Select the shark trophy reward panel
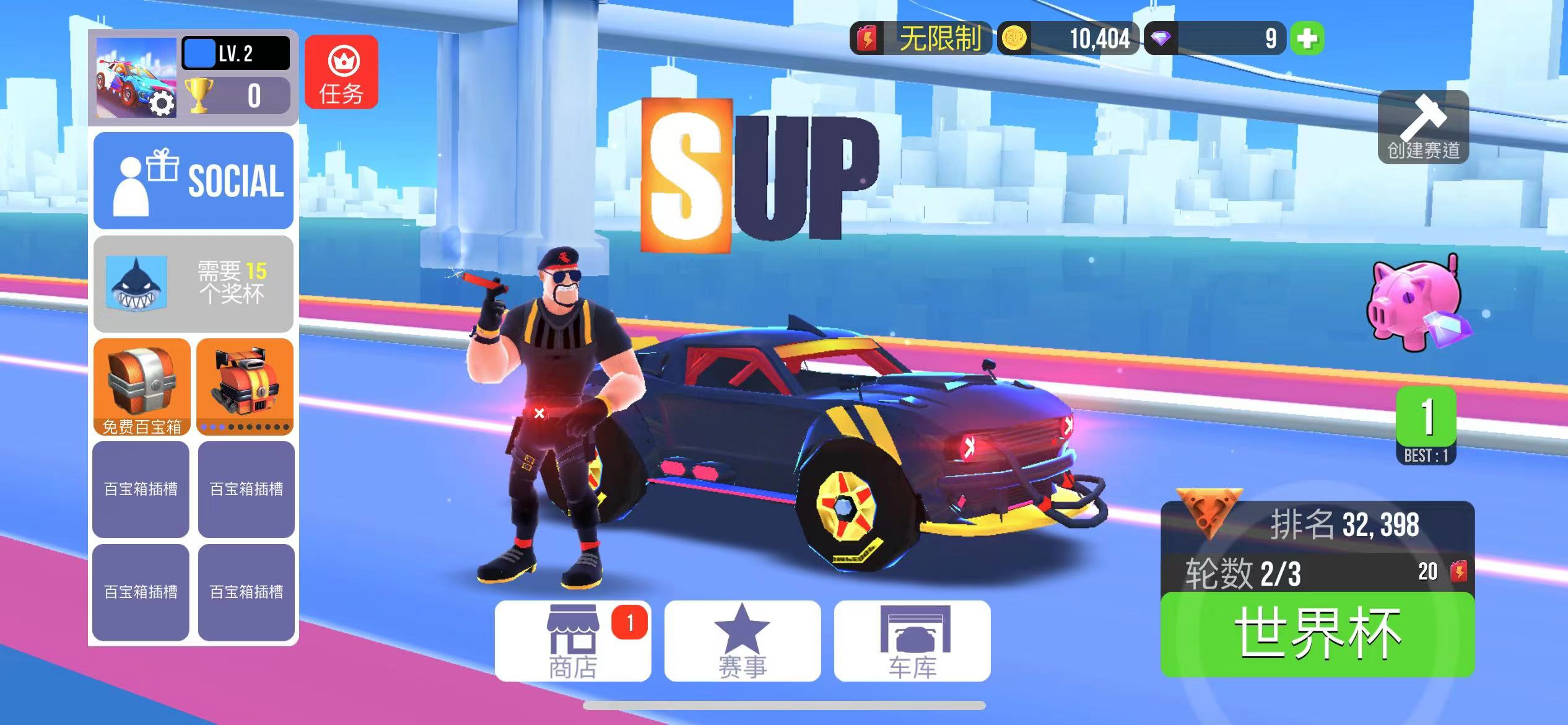 193,283
